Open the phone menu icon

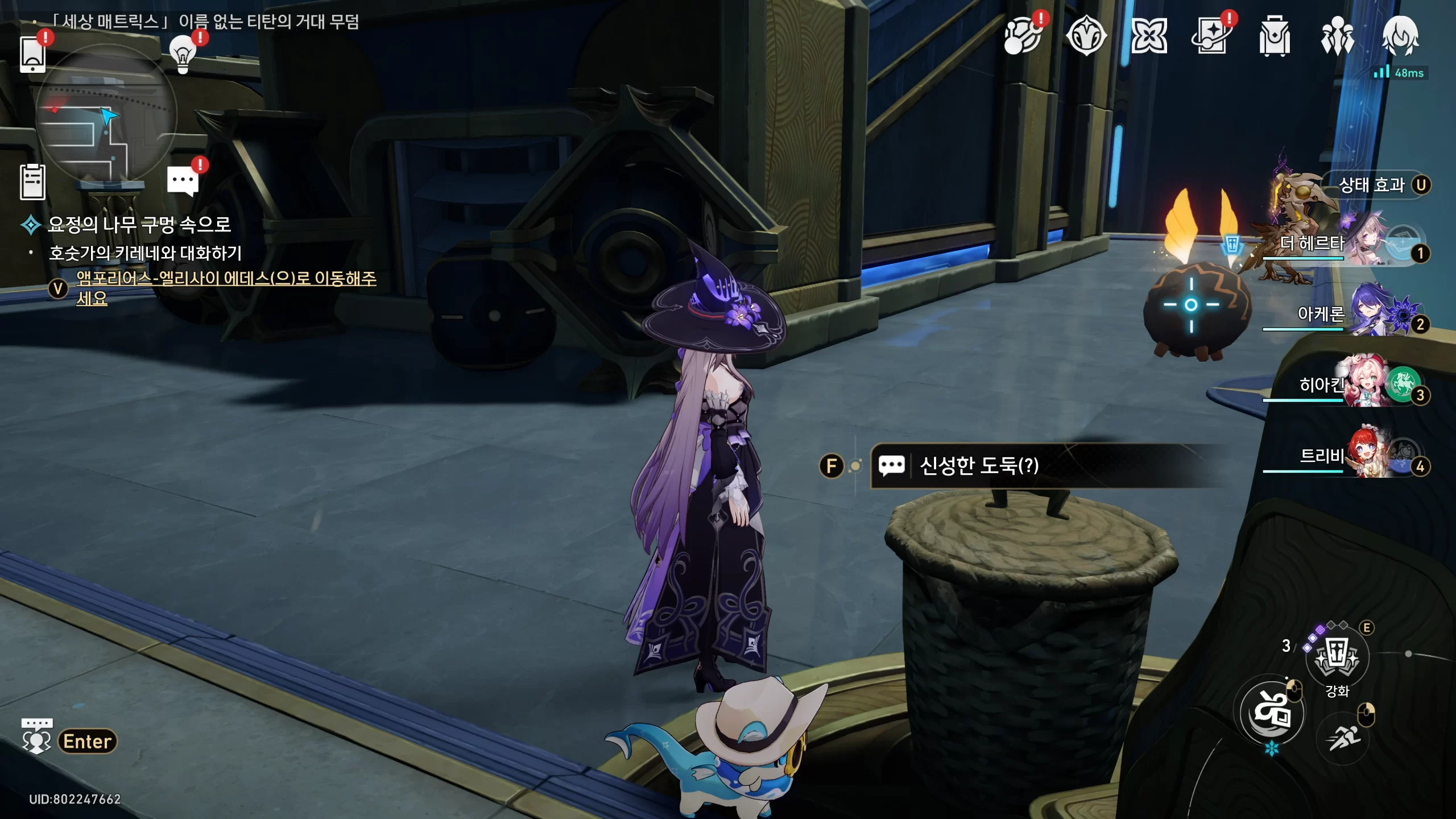click(32, 54)
